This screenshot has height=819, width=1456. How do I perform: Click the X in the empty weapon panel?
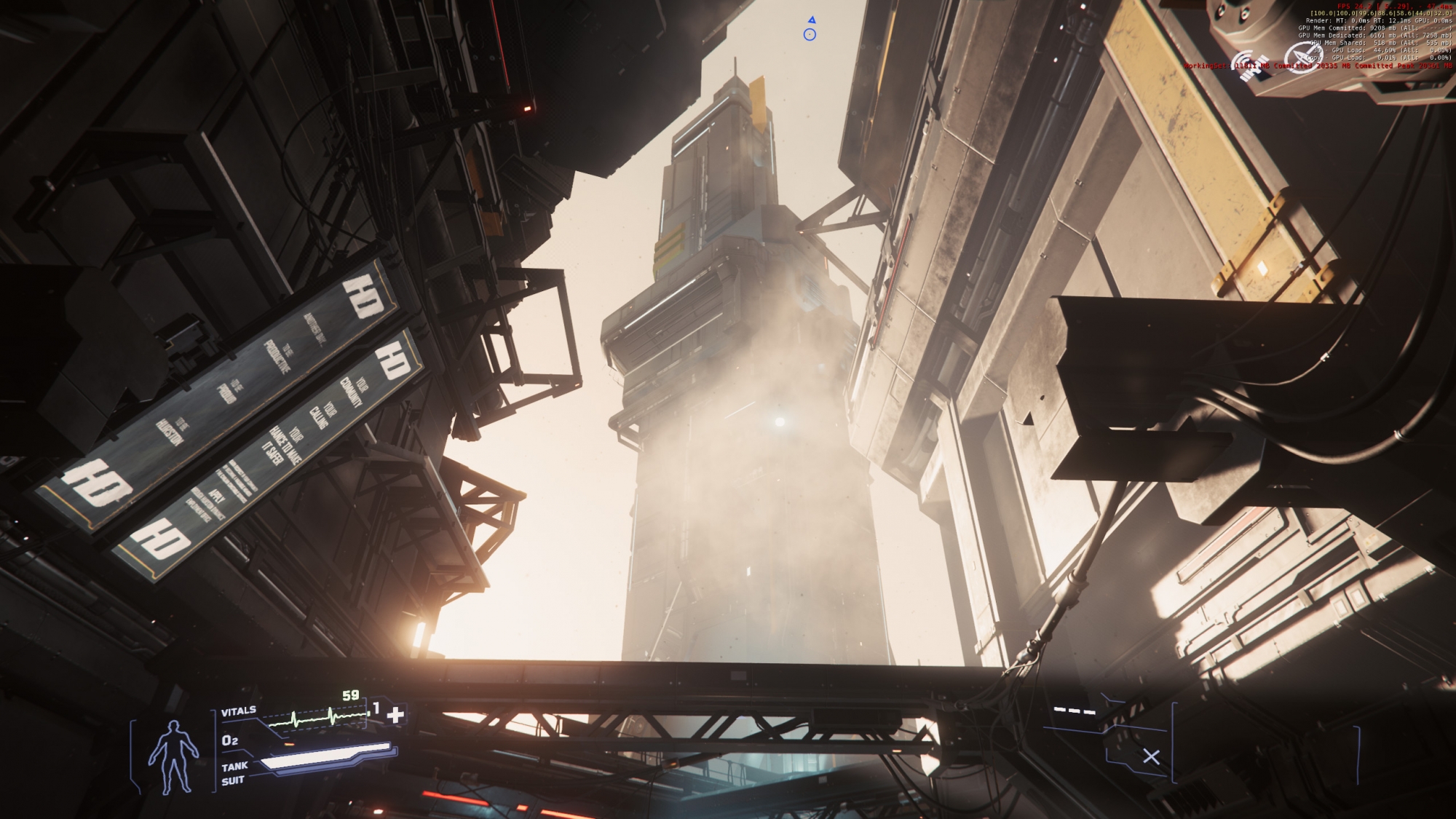tap(1151, 757)
